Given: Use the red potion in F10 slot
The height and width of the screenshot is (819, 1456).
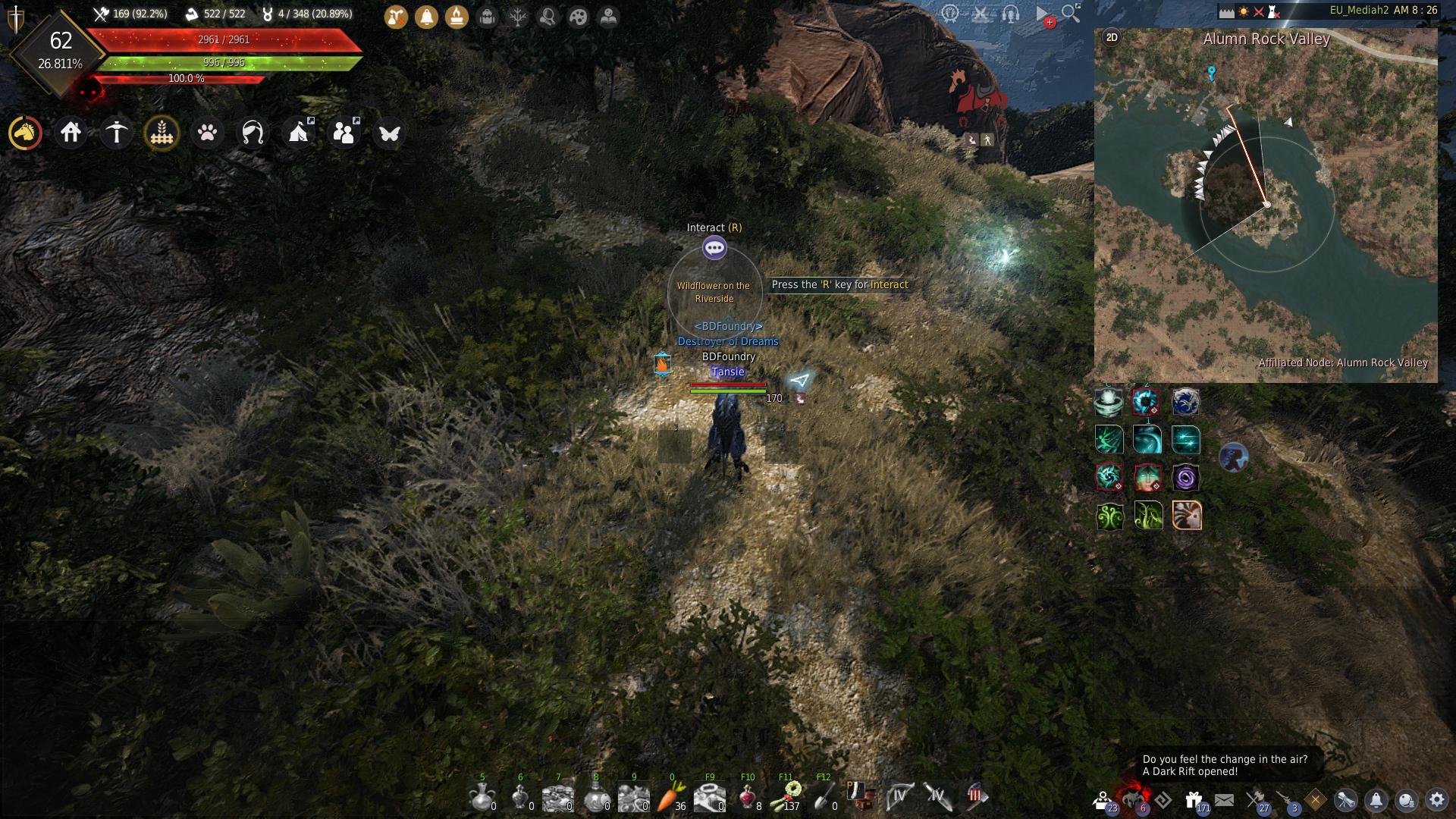Looking at the screenshot, I should click(x=747, y=796).
